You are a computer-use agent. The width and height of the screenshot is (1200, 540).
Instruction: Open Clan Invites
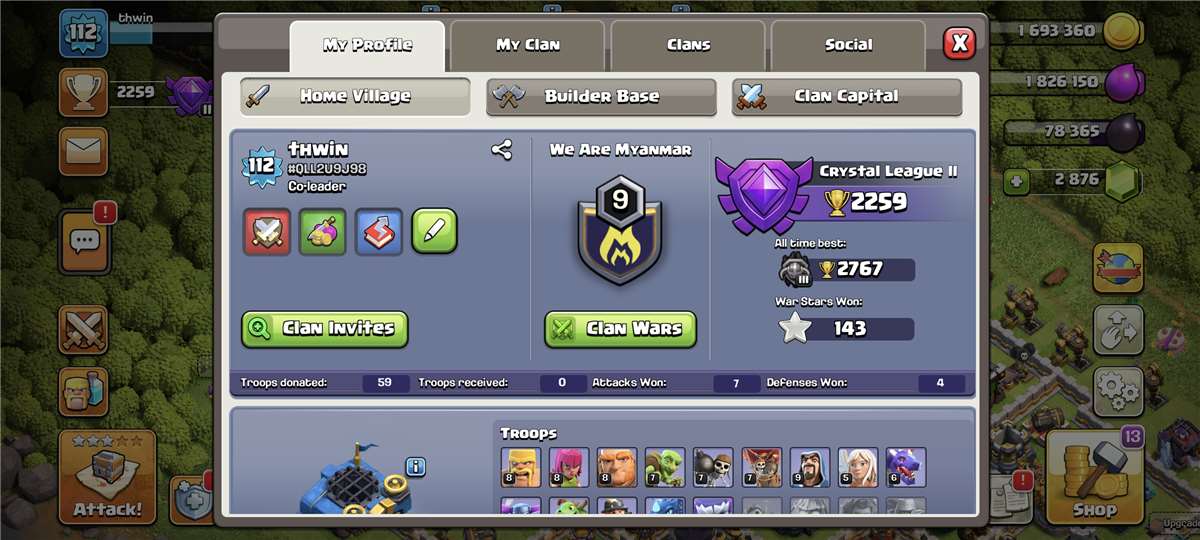point(325,328)
